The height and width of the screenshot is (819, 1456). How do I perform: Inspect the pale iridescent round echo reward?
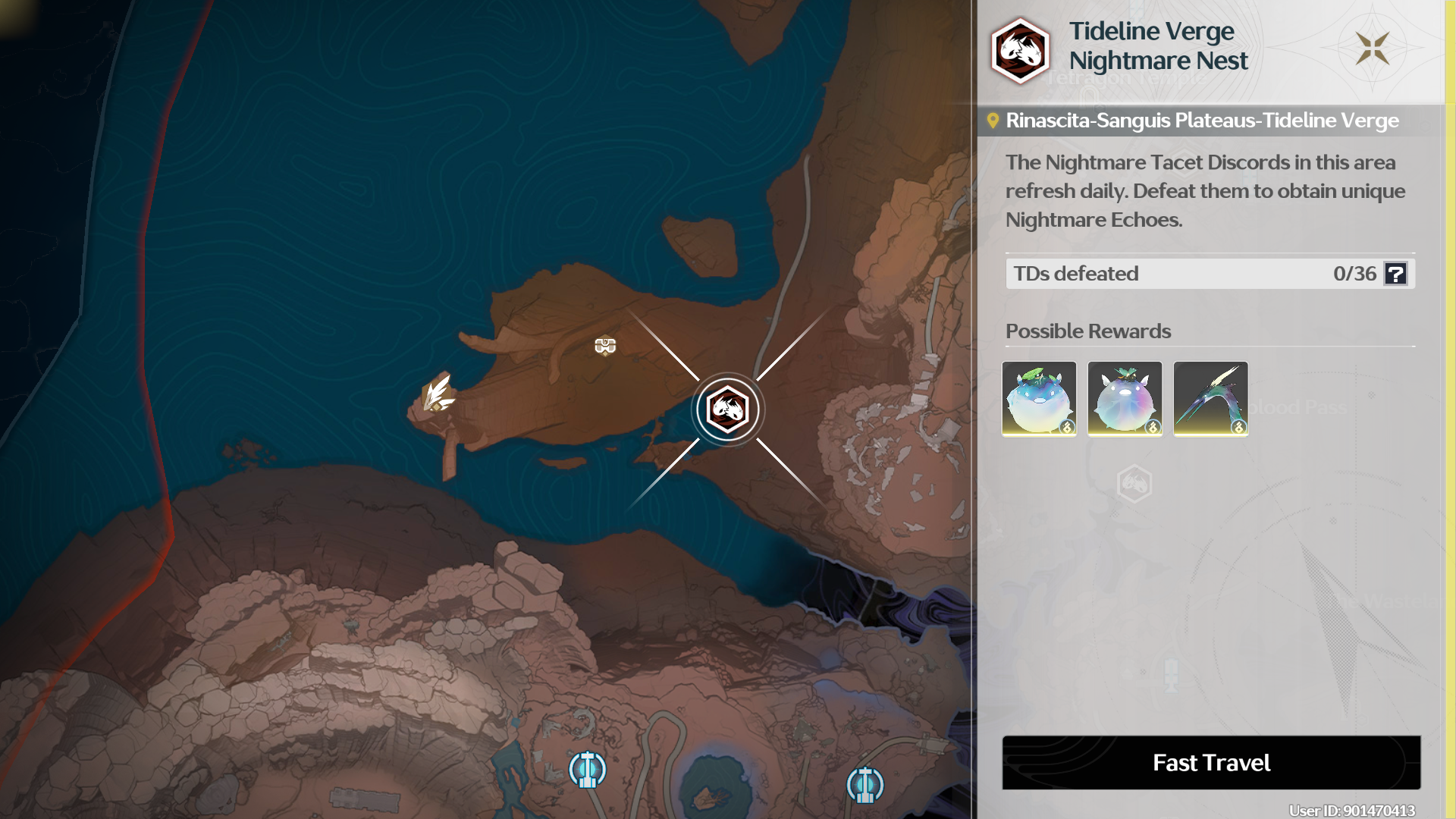(1125, 399)
